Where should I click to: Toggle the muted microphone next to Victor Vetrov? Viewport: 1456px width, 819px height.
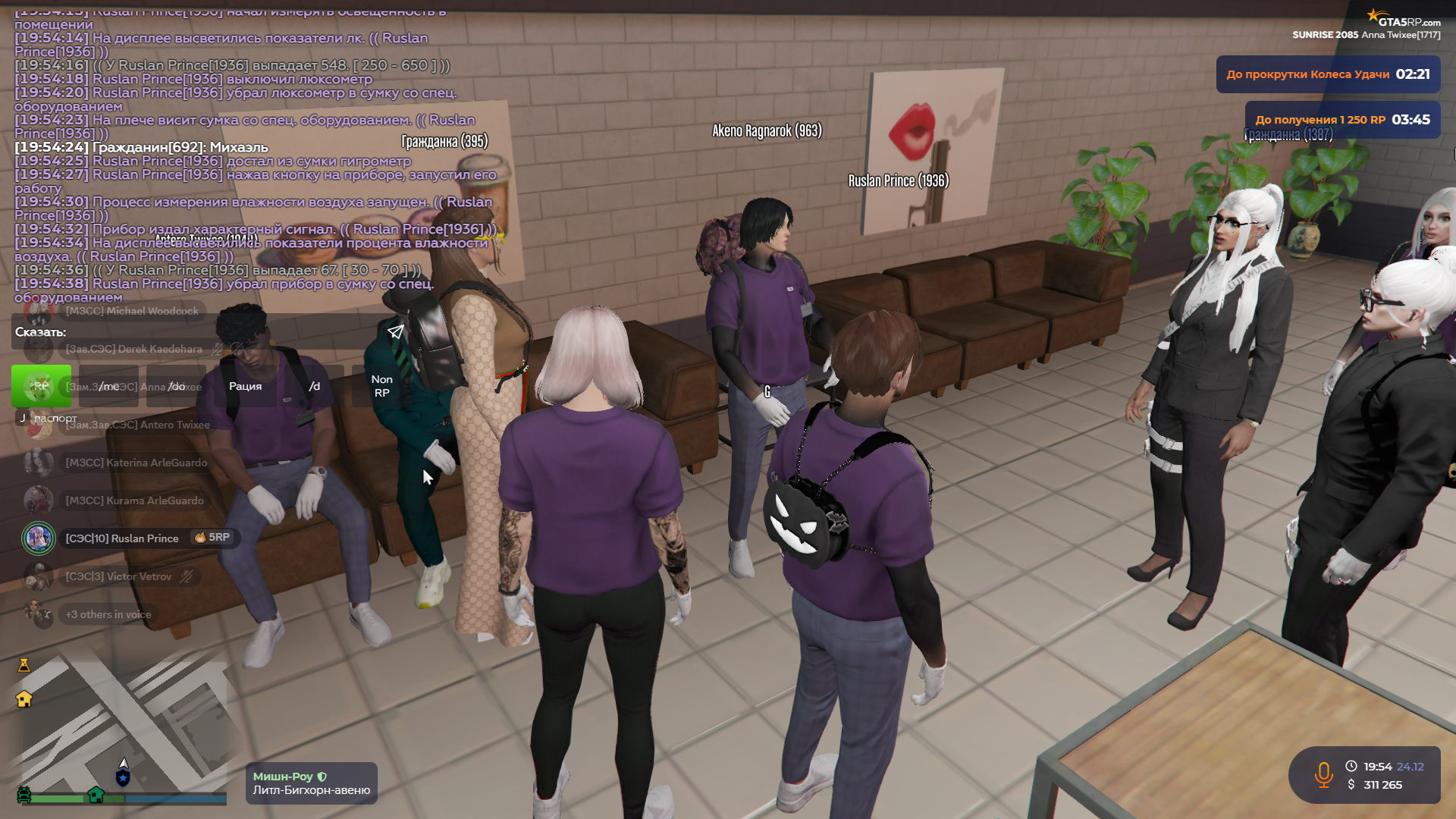pyautogui.click(x=186, y=576)
